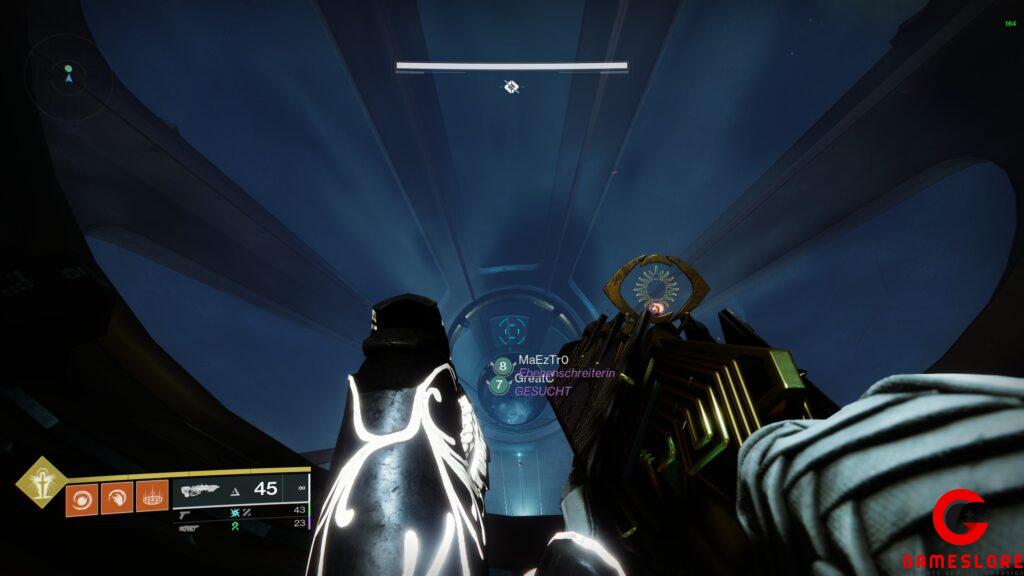
Task: Select the equipped primary weapon slot
Action: point(240,489)
